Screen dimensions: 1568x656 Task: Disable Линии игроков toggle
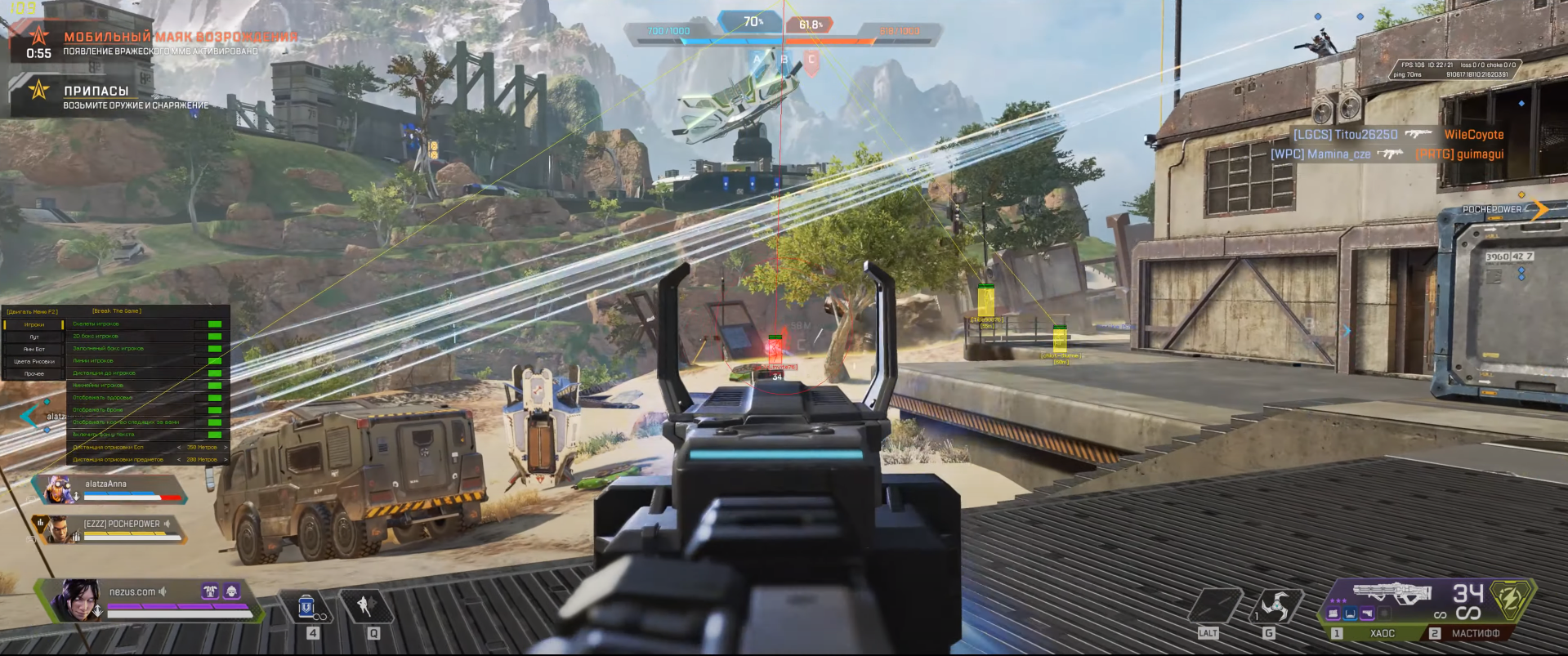[x=215, y=361]
